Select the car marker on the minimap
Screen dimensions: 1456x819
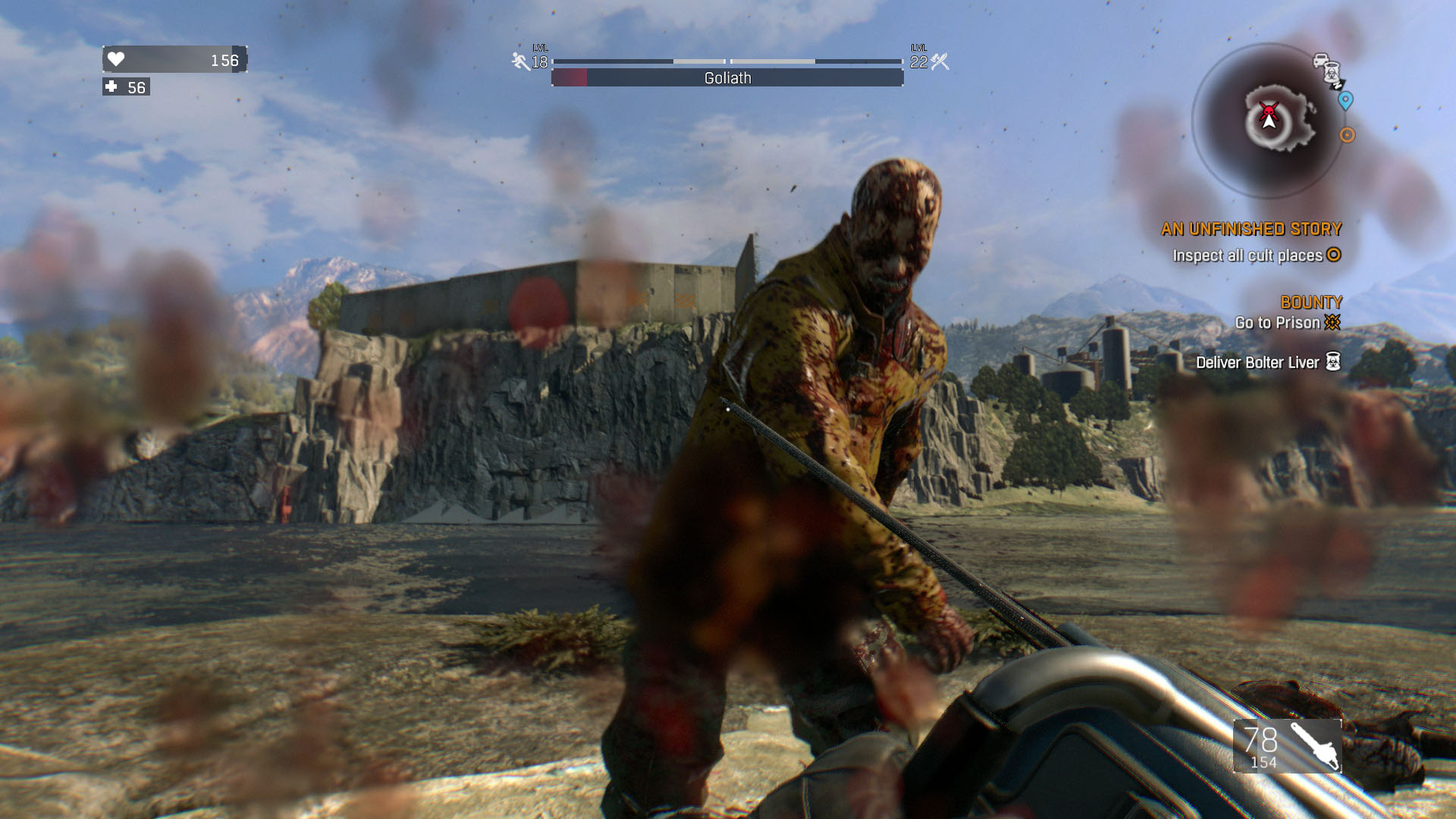point(1320,60)
